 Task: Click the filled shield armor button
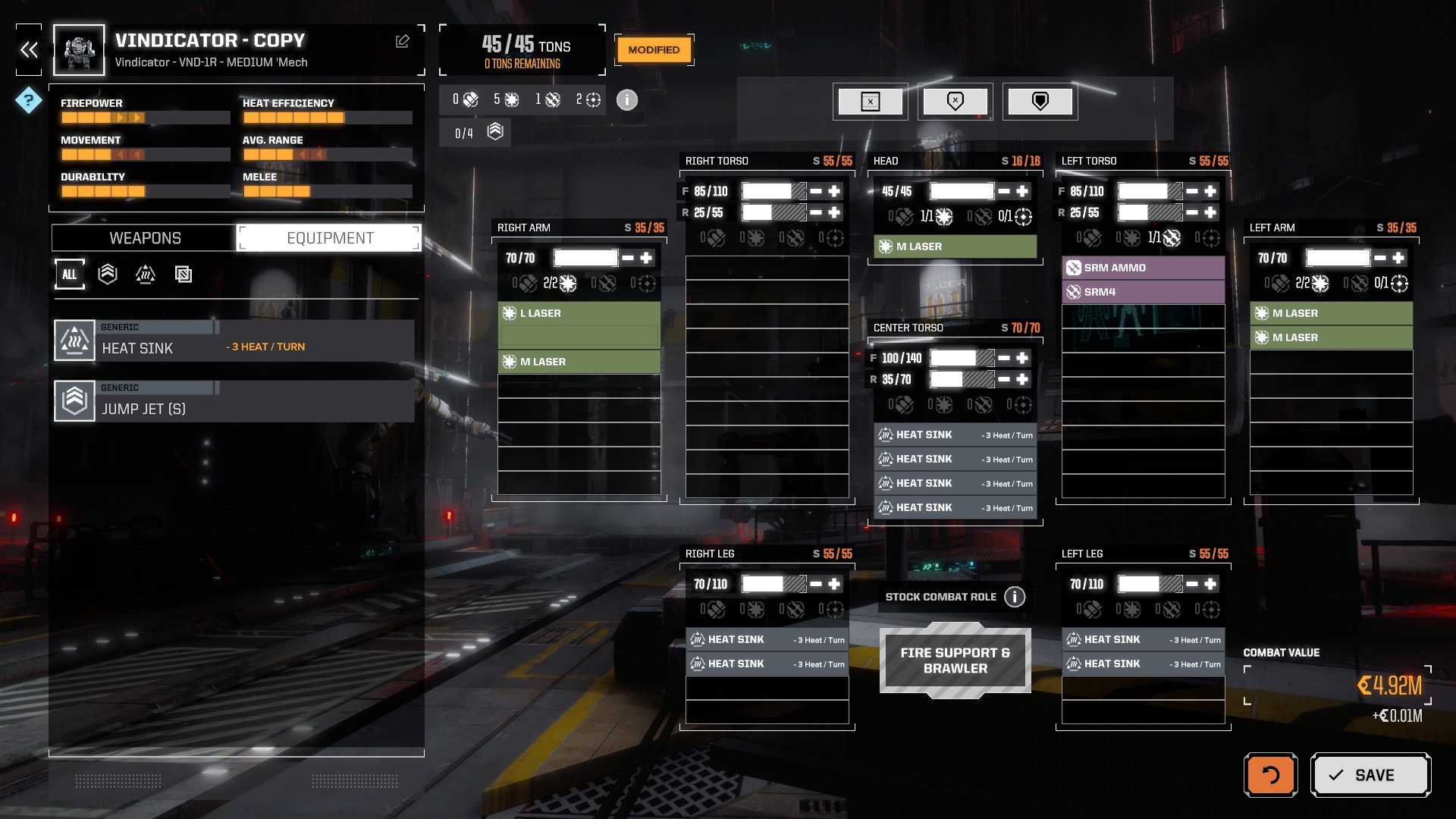[1040, 102]
